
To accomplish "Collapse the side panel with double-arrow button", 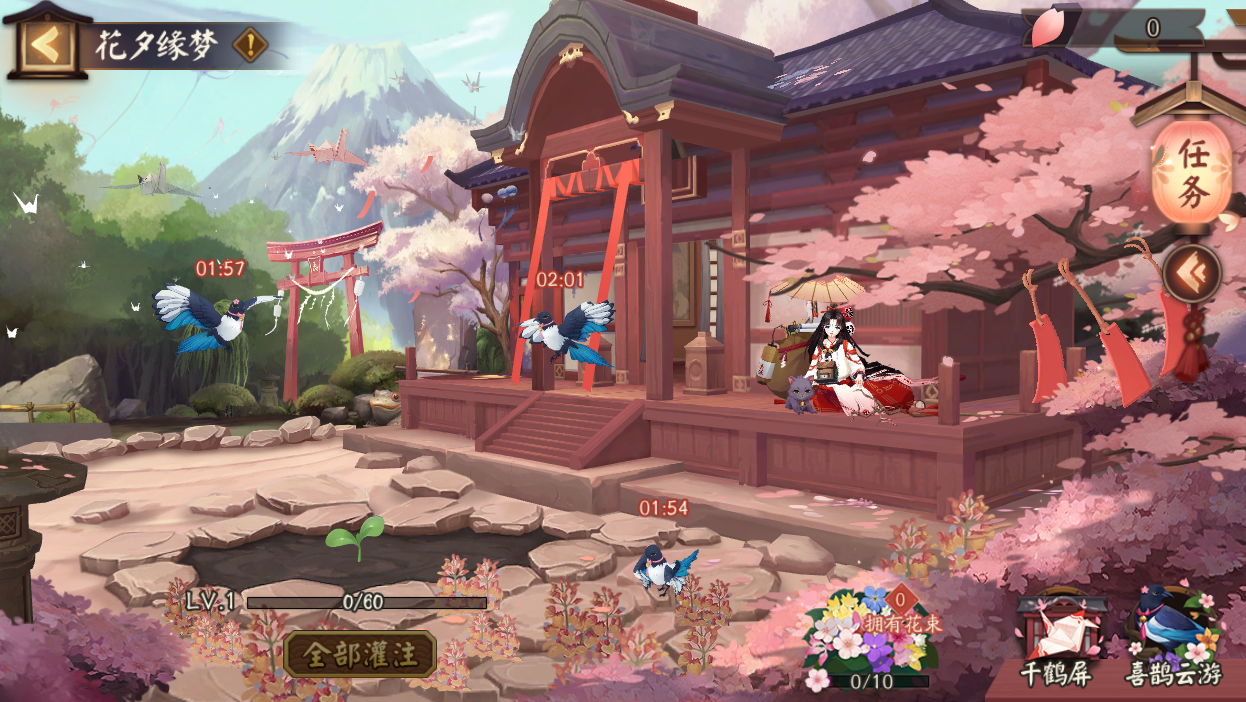I will tap(1191, 272).
